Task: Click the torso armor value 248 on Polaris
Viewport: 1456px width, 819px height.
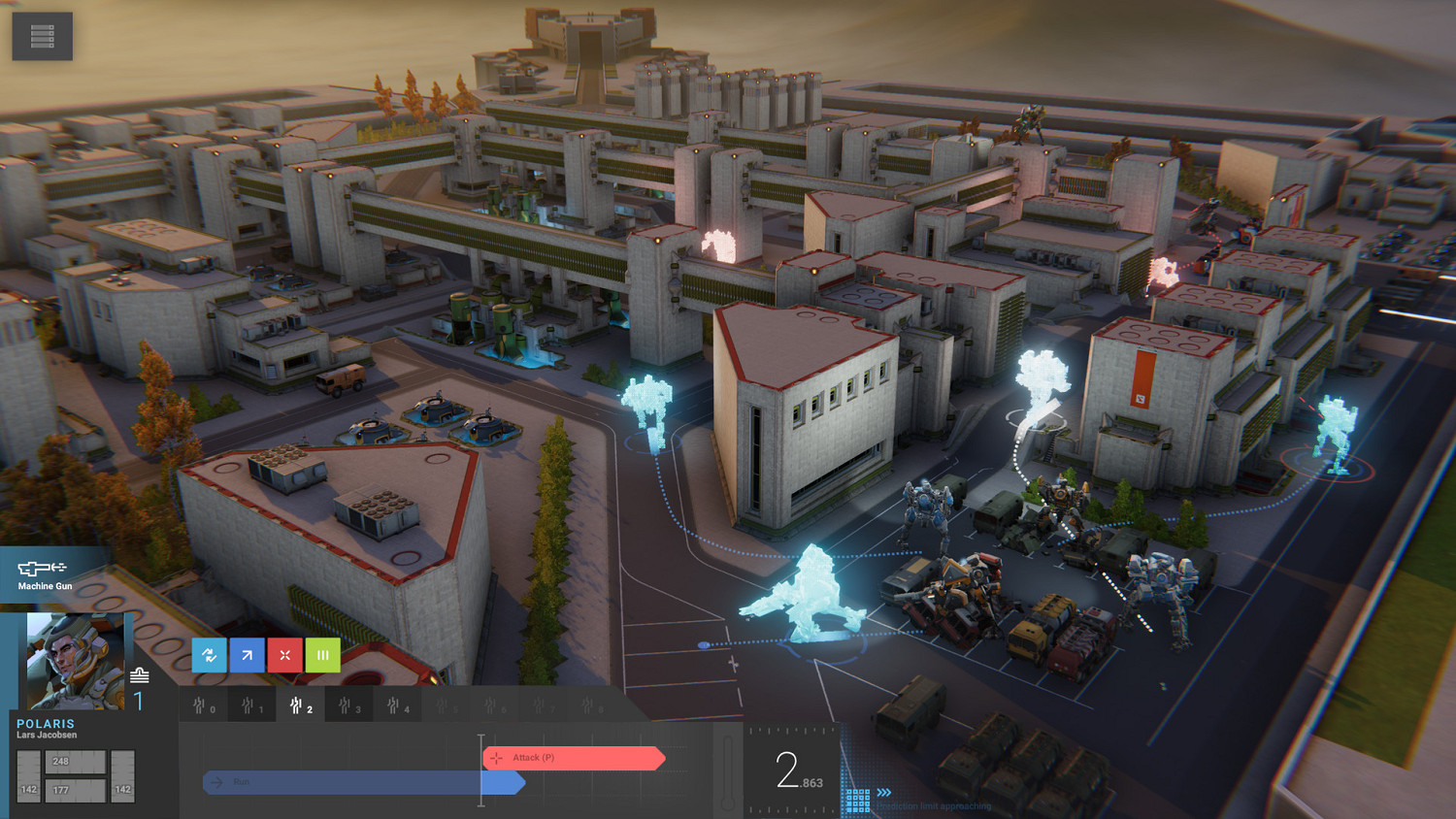Action: 60,761
